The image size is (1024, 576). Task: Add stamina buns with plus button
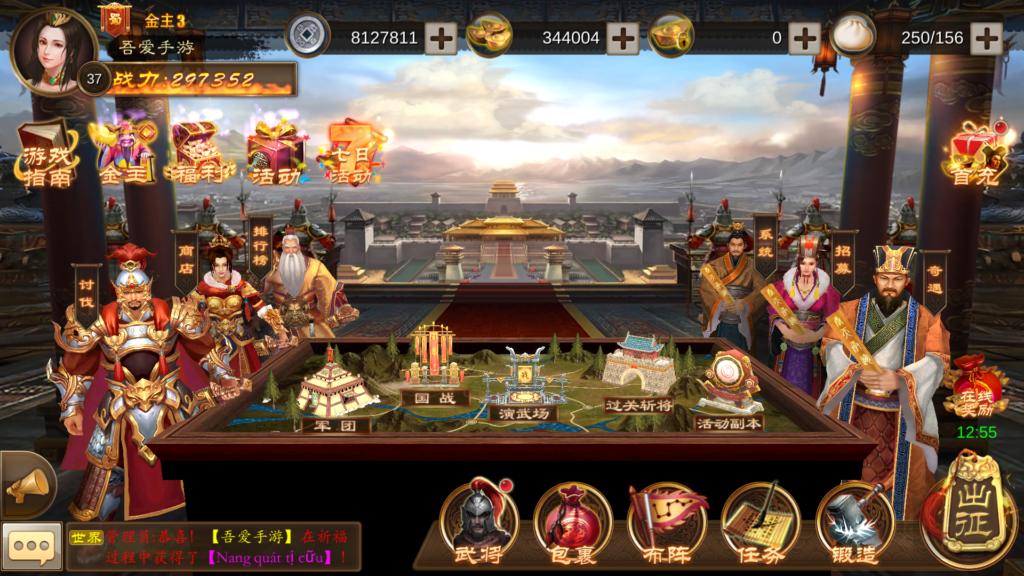tap(986, 38)
